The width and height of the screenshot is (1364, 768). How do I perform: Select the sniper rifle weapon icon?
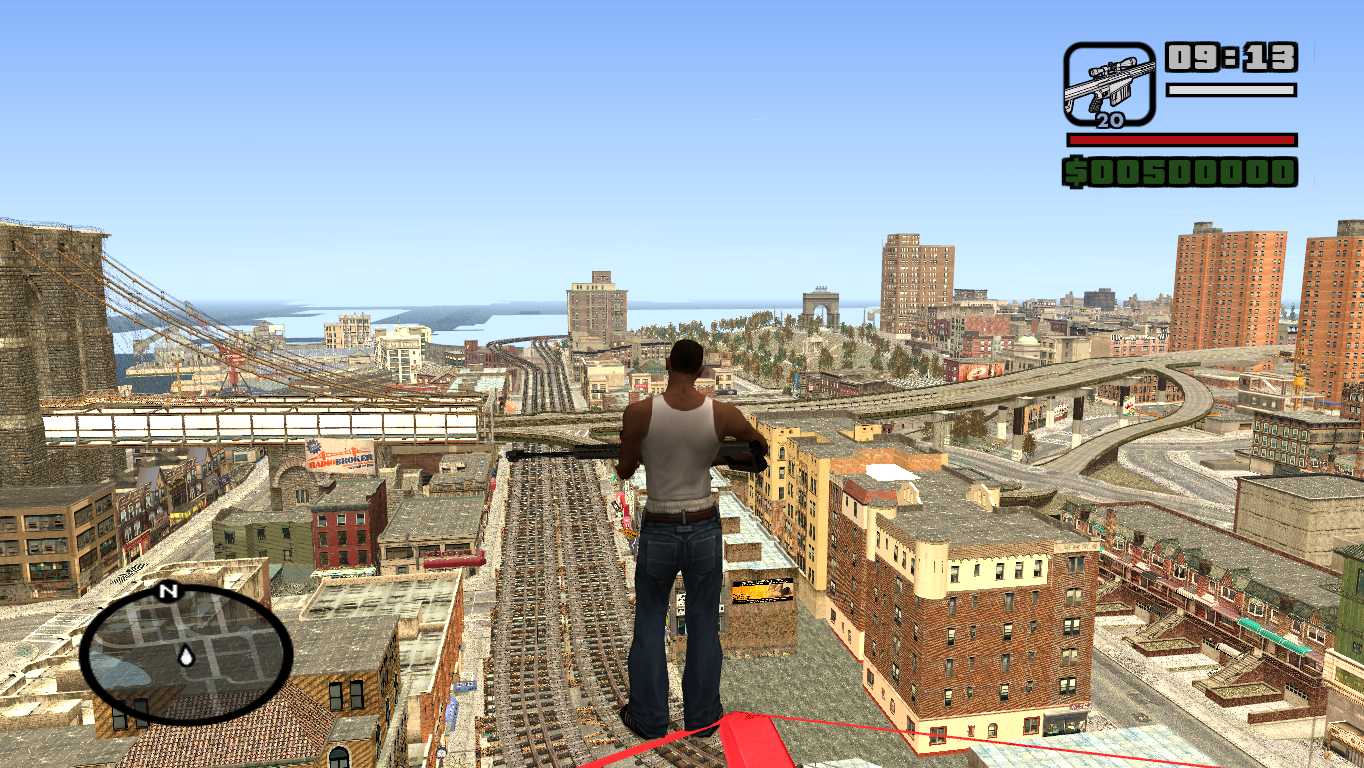coord(1110,85)
